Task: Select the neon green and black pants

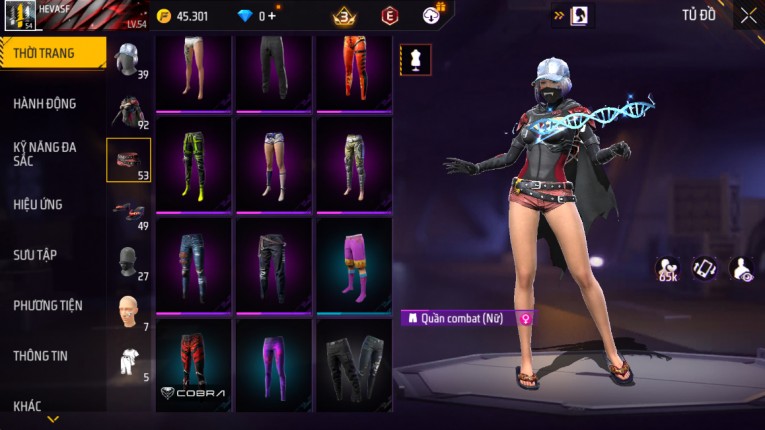Action: (x=193, y=164)
